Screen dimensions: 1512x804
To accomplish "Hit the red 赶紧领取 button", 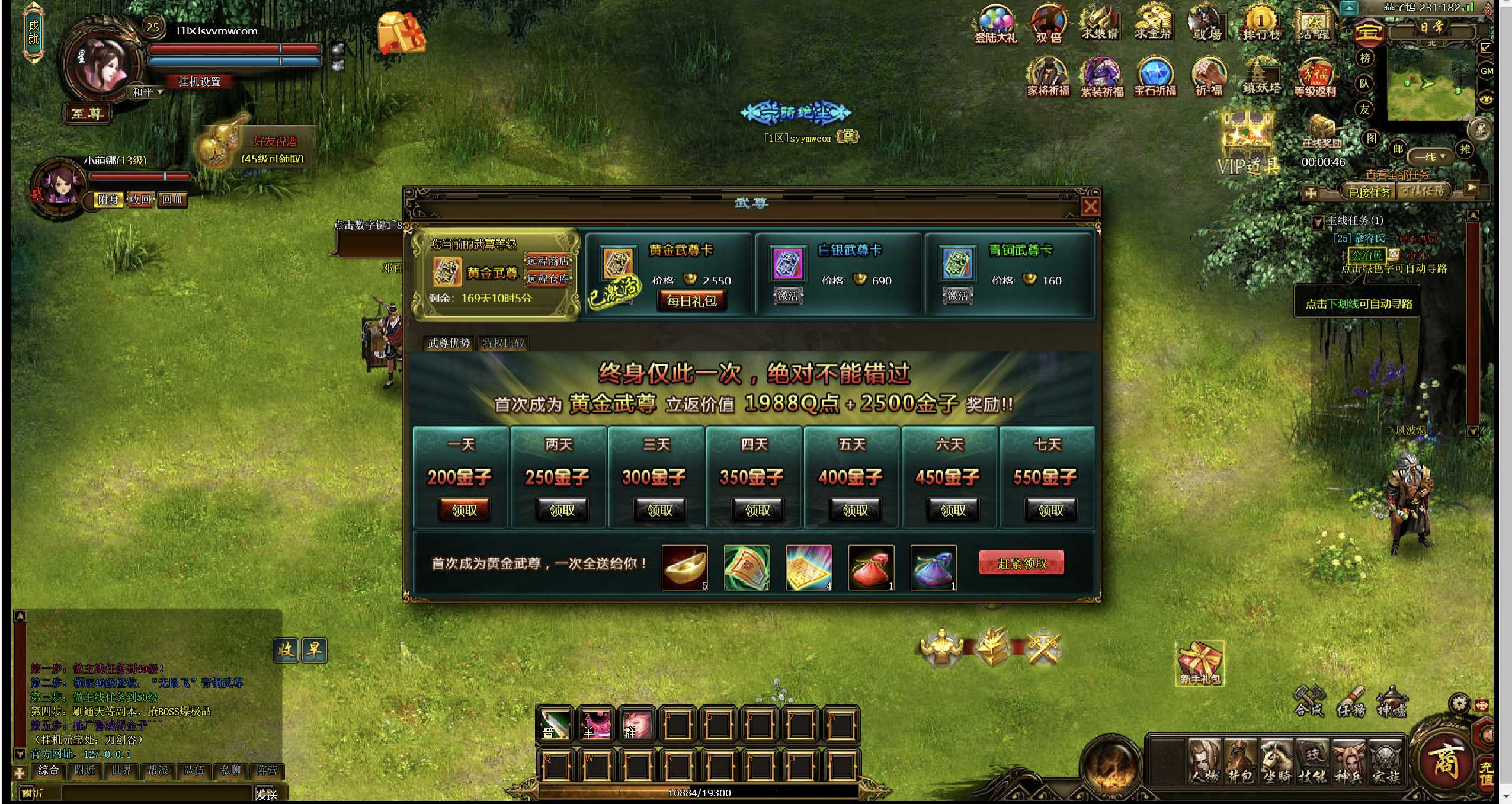I will click(x=1021, y=563).
